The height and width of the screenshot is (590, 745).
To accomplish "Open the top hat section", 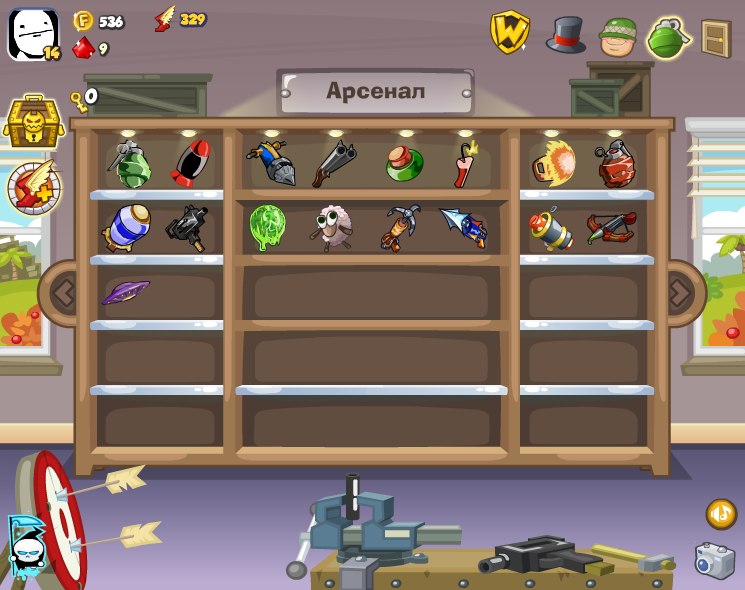I will pyautogui.click(x=565, y=35).
